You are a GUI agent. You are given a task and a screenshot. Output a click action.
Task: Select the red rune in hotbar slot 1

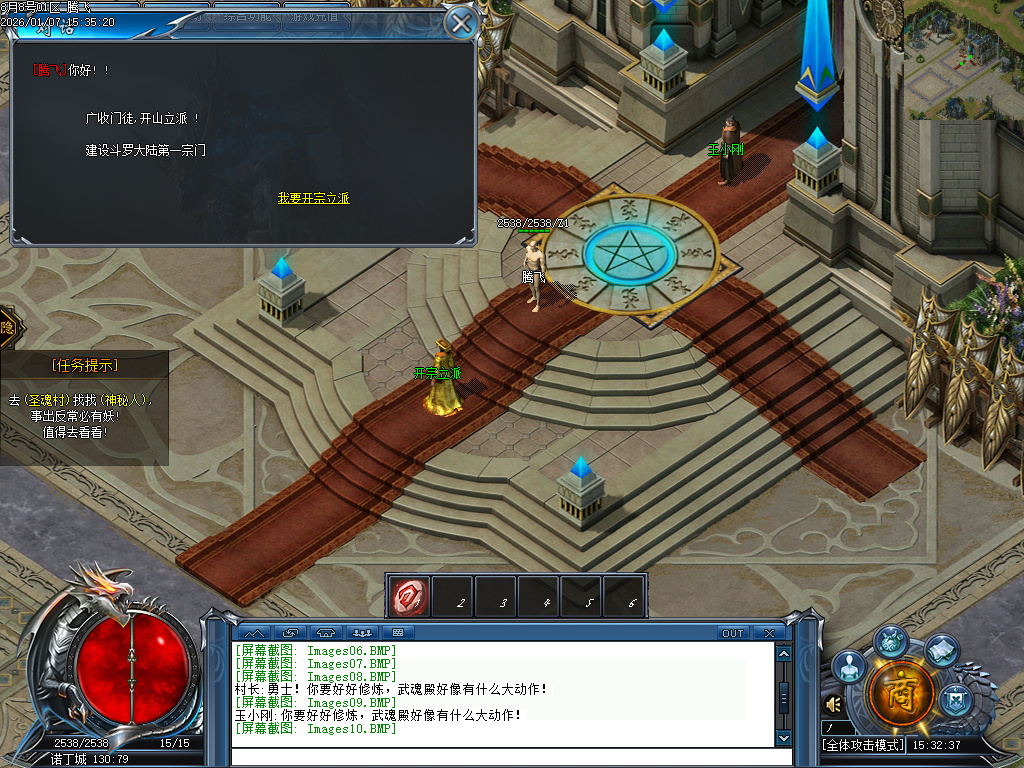[x=409, y=595]
